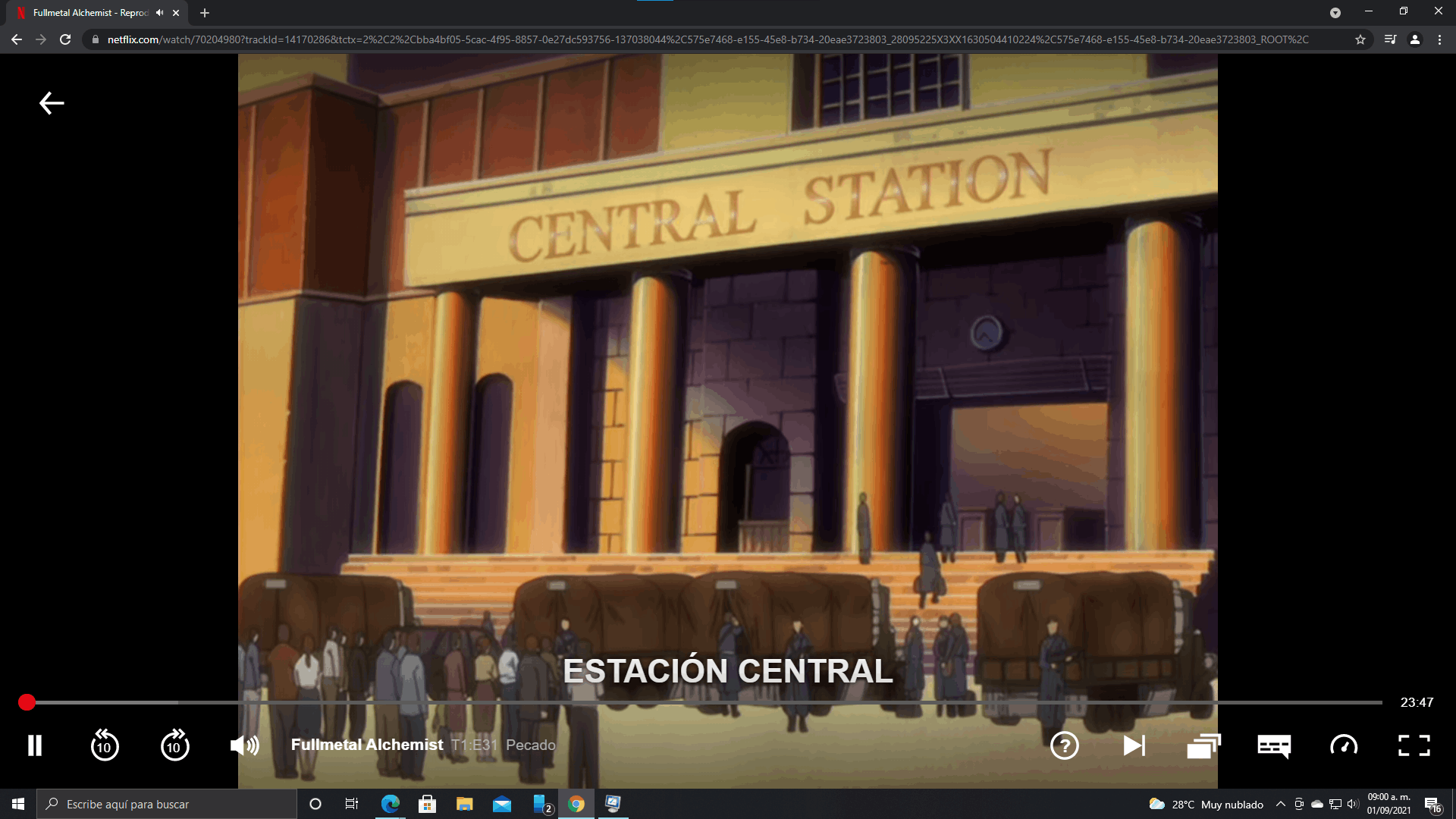
Task: Reload the browser page
Action: click(x=65, y=39)
